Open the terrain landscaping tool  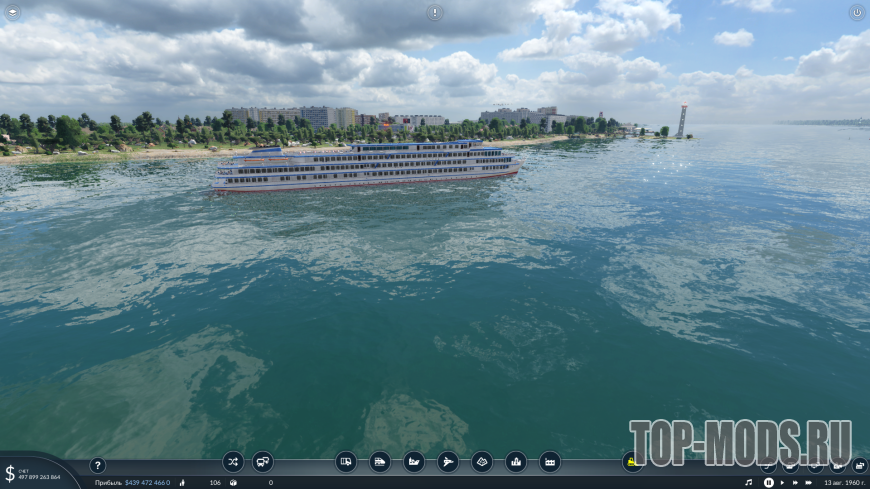482,462
